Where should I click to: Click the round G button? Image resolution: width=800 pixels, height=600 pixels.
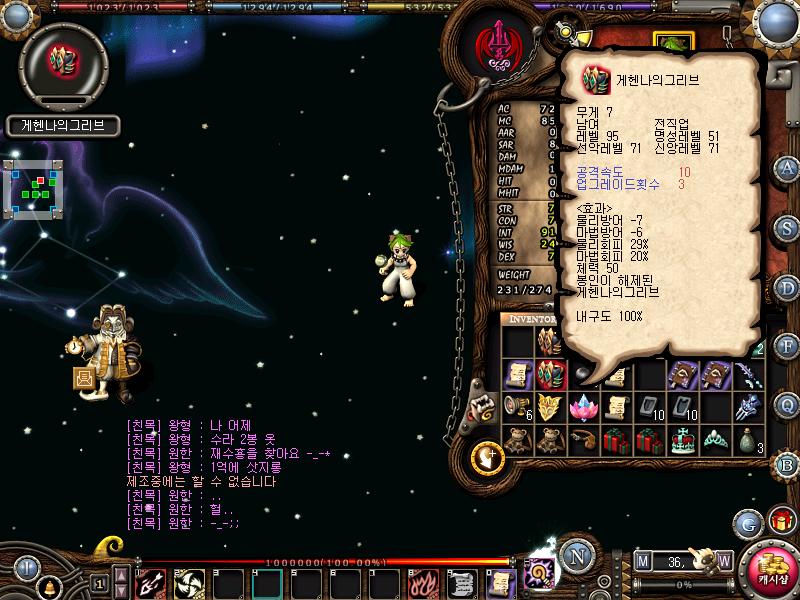click(747, 522)
